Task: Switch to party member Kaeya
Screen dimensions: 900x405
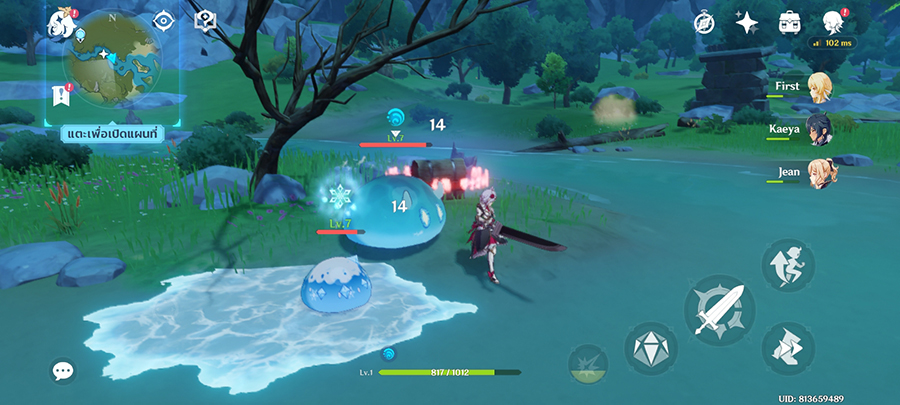Action: [820, 130]
